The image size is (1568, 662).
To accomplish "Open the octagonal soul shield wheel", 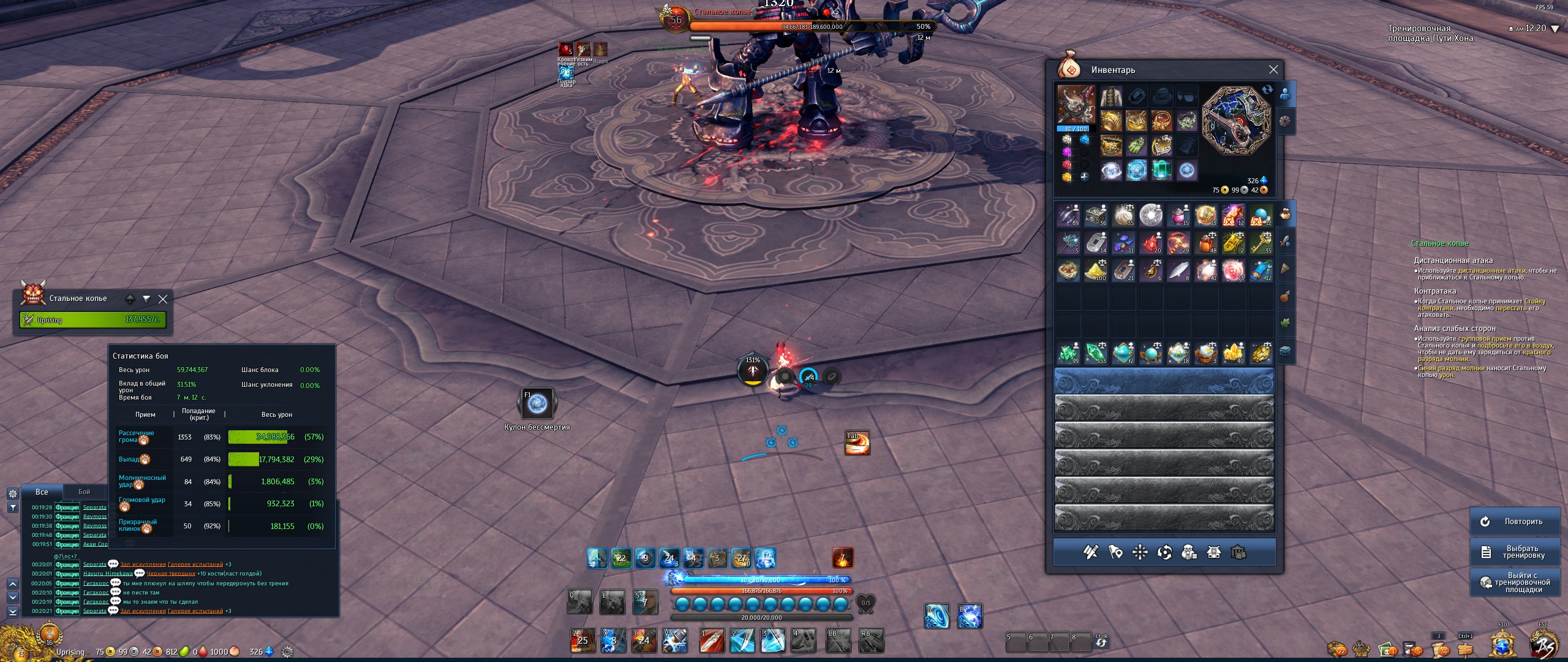I will [1237, 121].
